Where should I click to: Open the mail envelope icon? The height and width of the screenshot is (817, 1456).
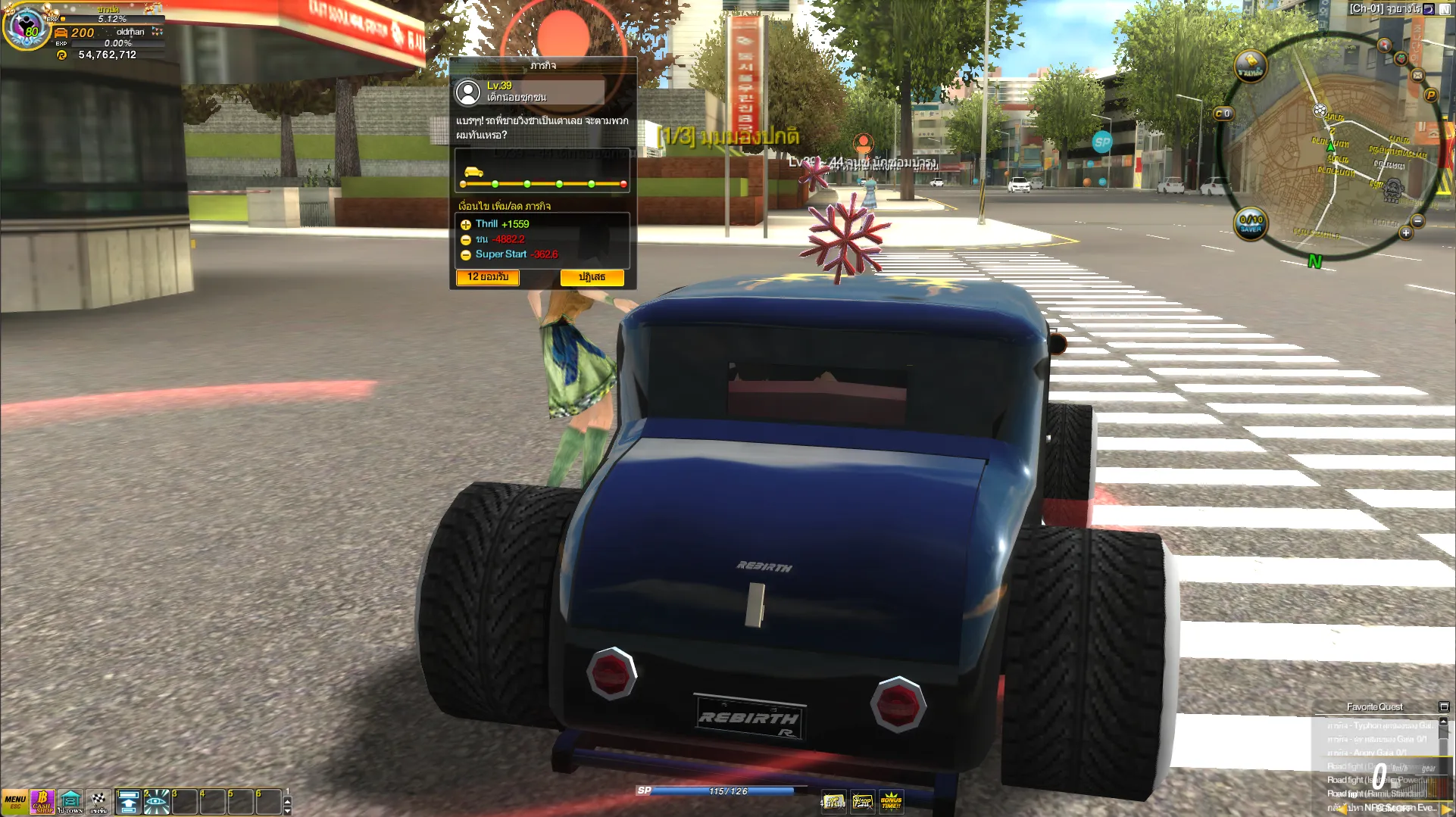pos(1417,75)
